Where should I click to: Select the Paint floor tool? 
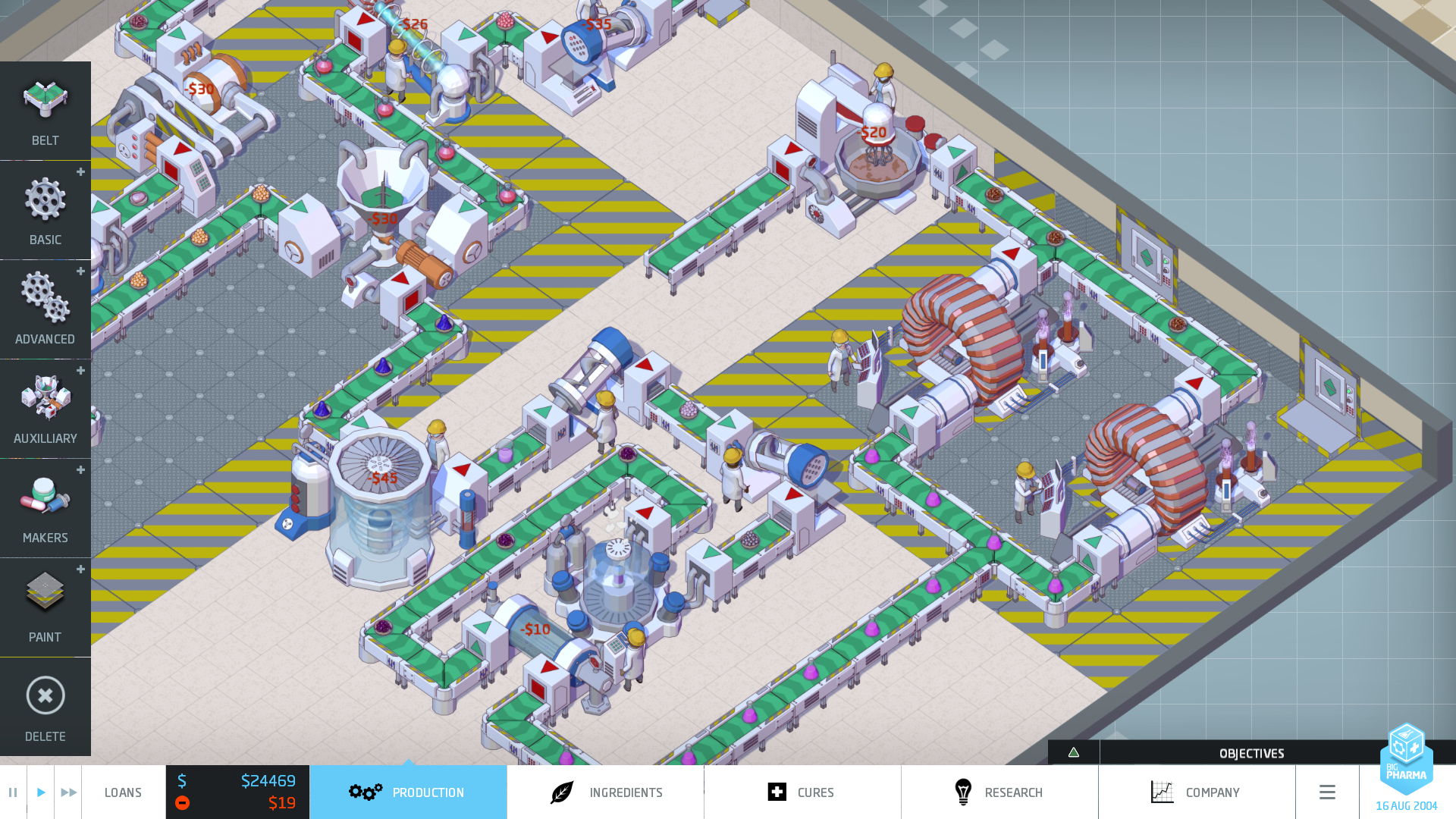tap(45, 607)
